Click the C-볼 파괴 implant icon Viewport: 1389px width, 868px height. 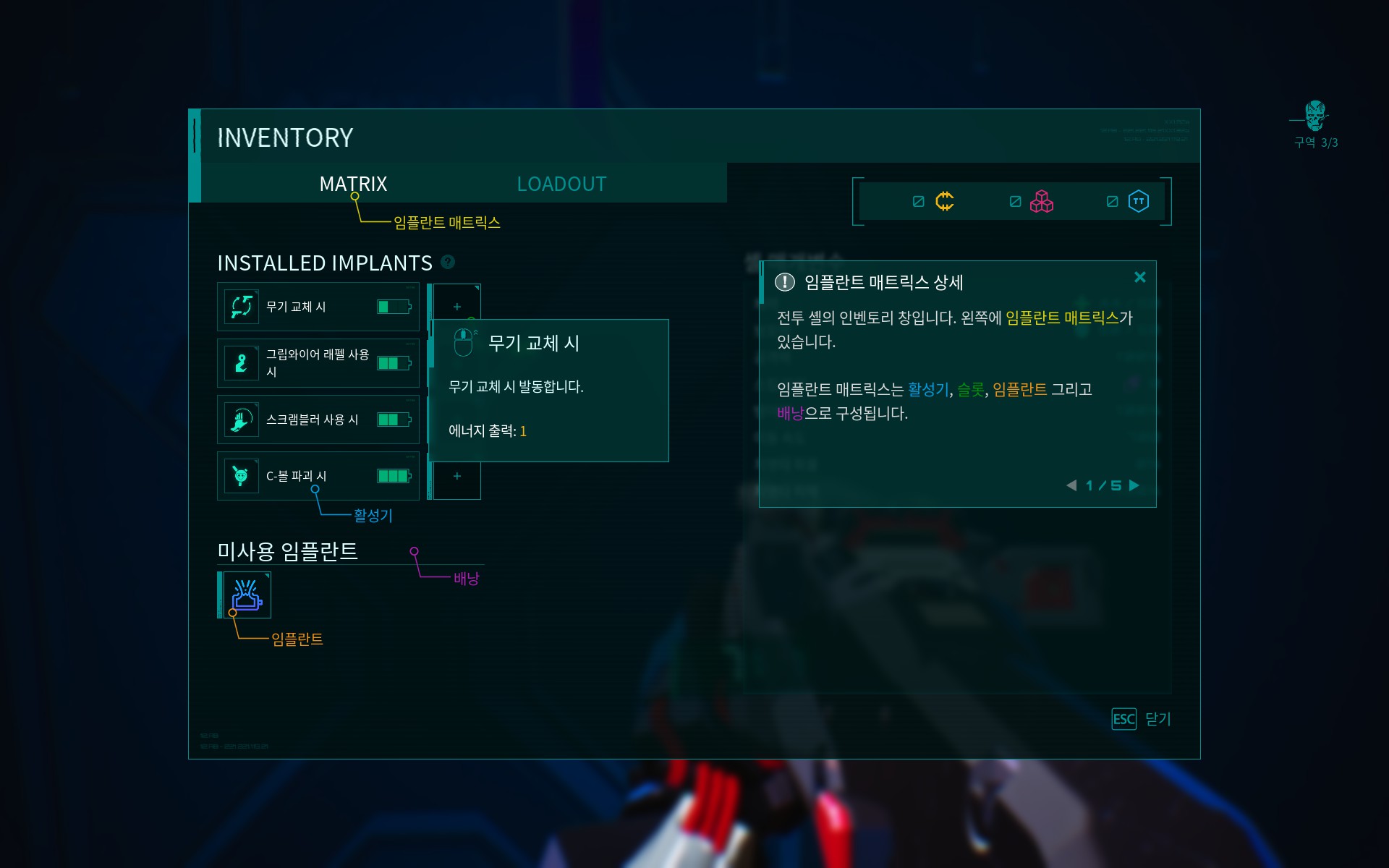coord(241,475)
